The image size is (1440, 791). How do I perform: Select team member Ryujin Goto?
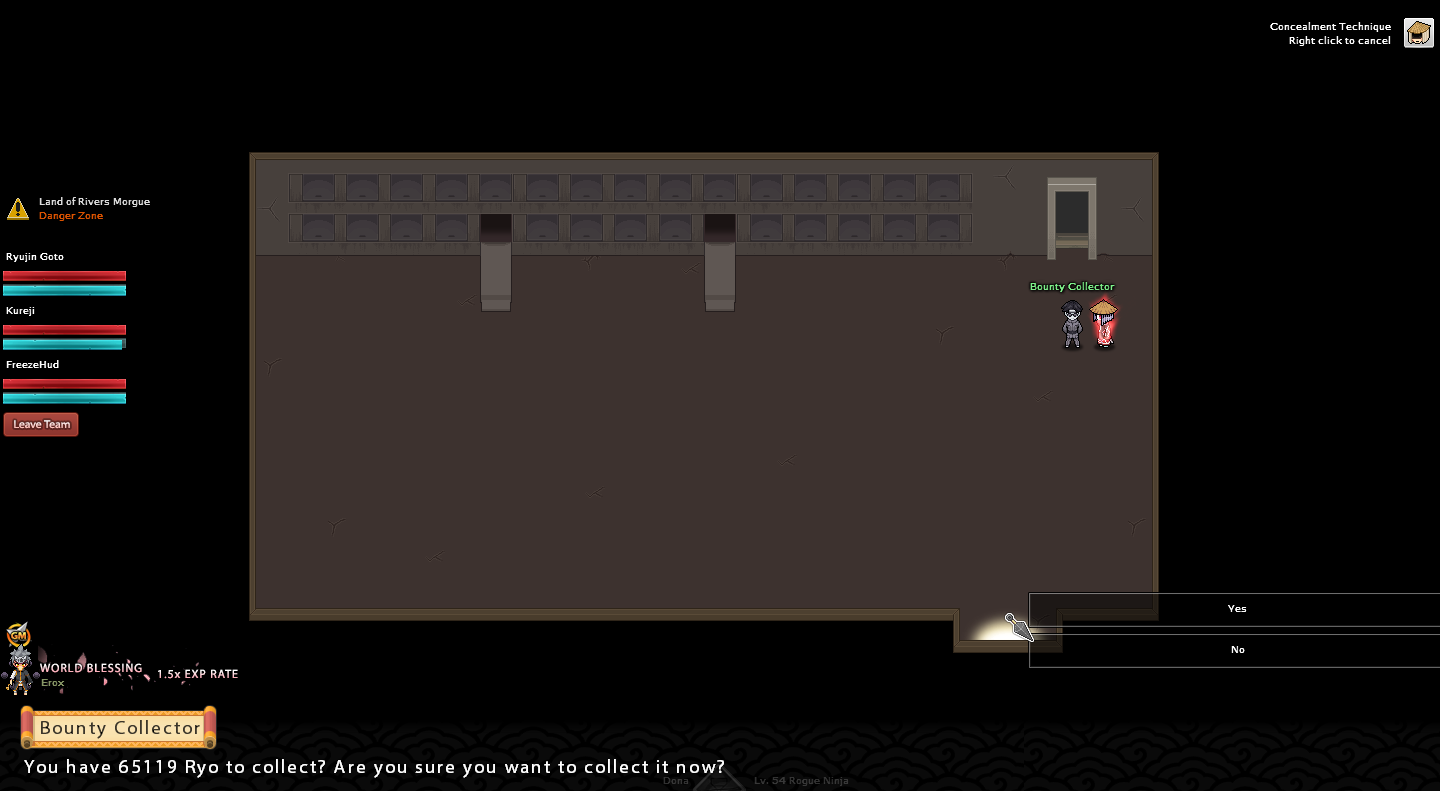click(x=36, y=257)
